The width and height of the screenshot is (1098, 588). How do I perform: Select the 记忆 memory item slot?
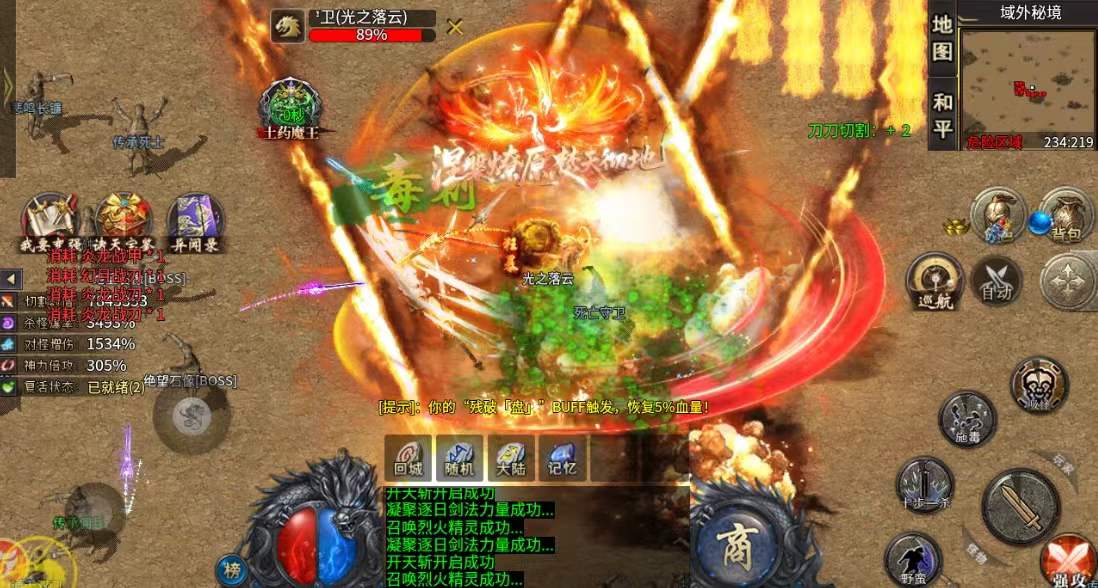563,459
